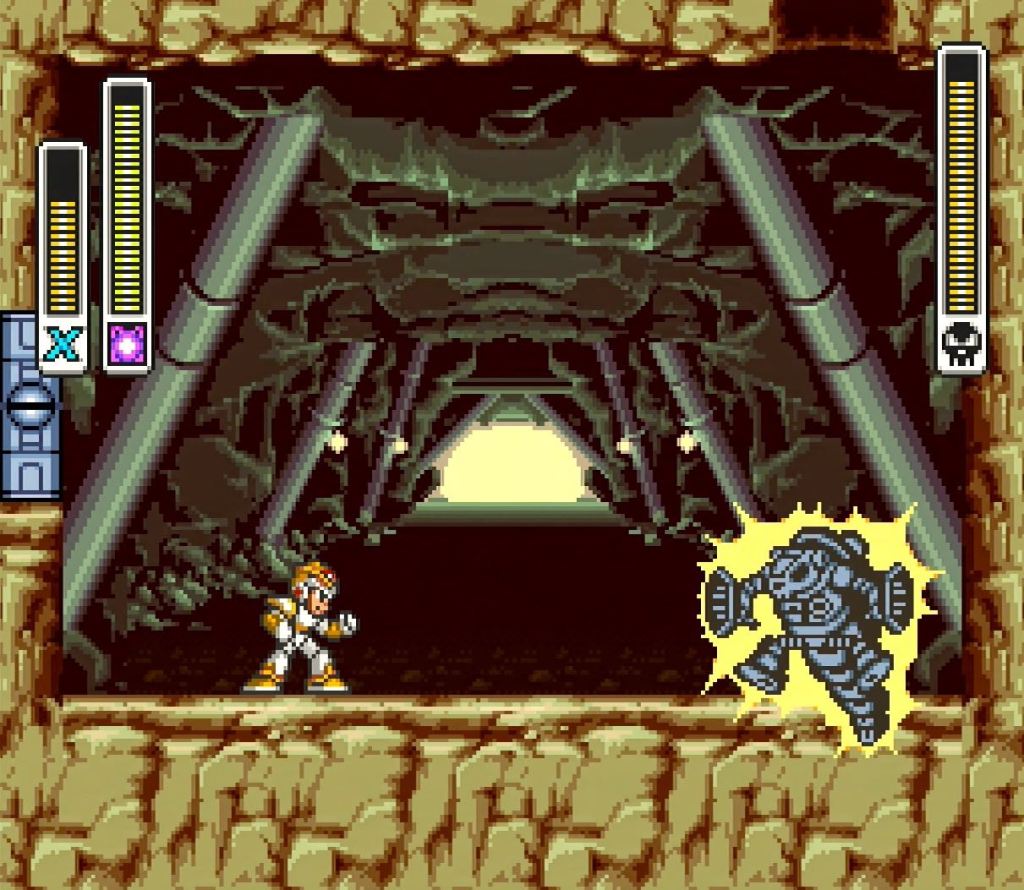Click the boss skull emblem
1024x890 pixels.
961,345
